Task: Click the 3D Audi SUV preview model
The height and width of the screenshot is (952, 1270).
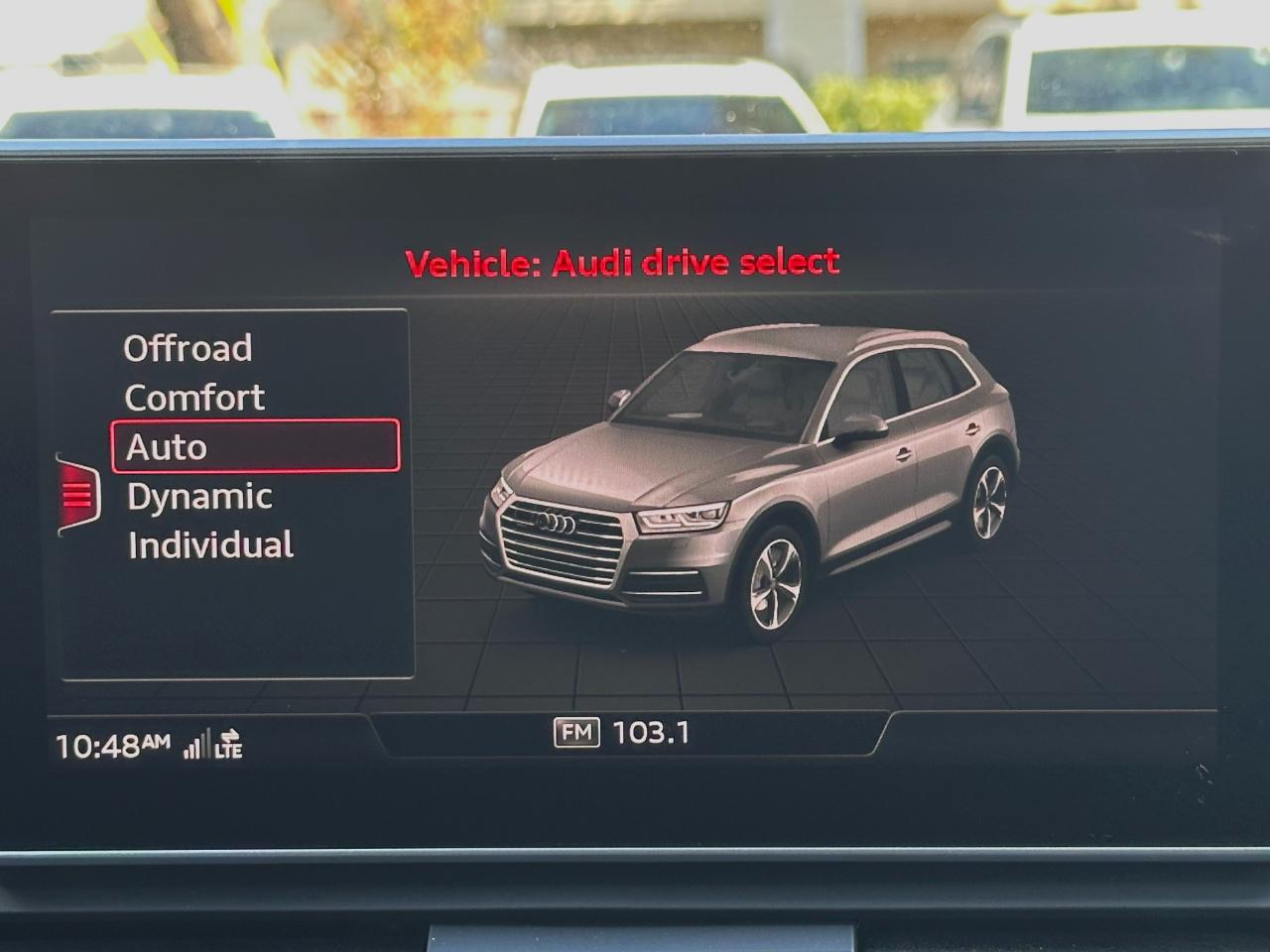Action: click(x=754, y=466)
